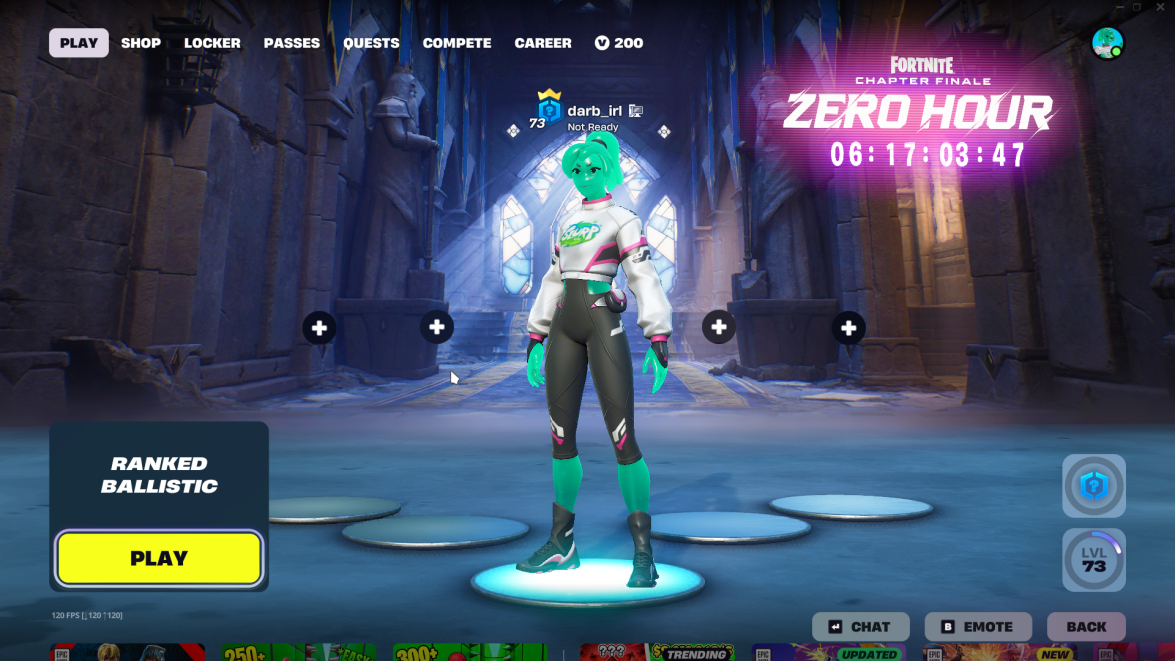Change the Ranked Ballistic game mode
1175x661 pixels.
pos(159,475)
